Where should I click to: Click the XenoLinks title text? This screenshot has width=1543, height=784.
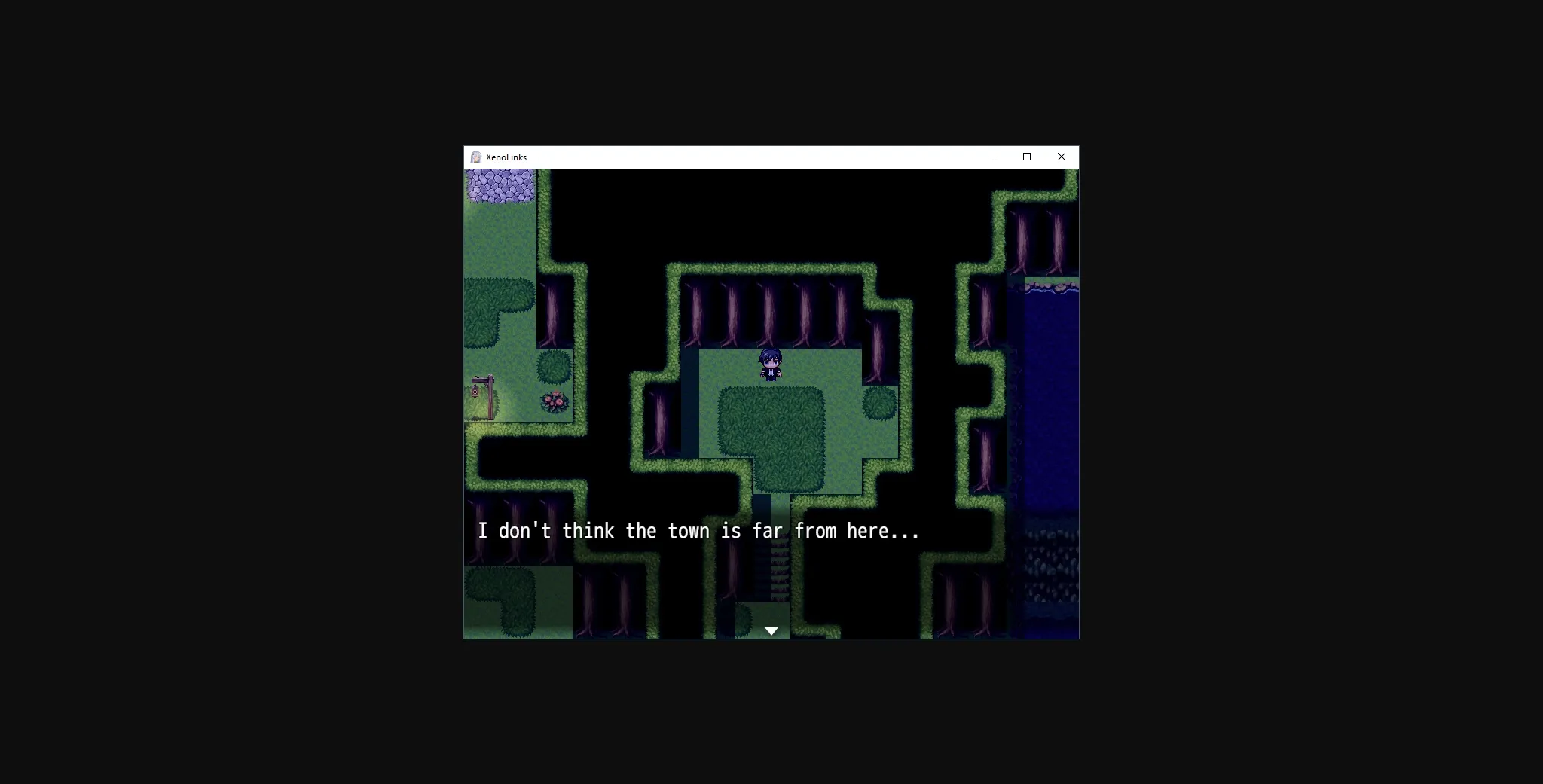[x=506, y=157]
